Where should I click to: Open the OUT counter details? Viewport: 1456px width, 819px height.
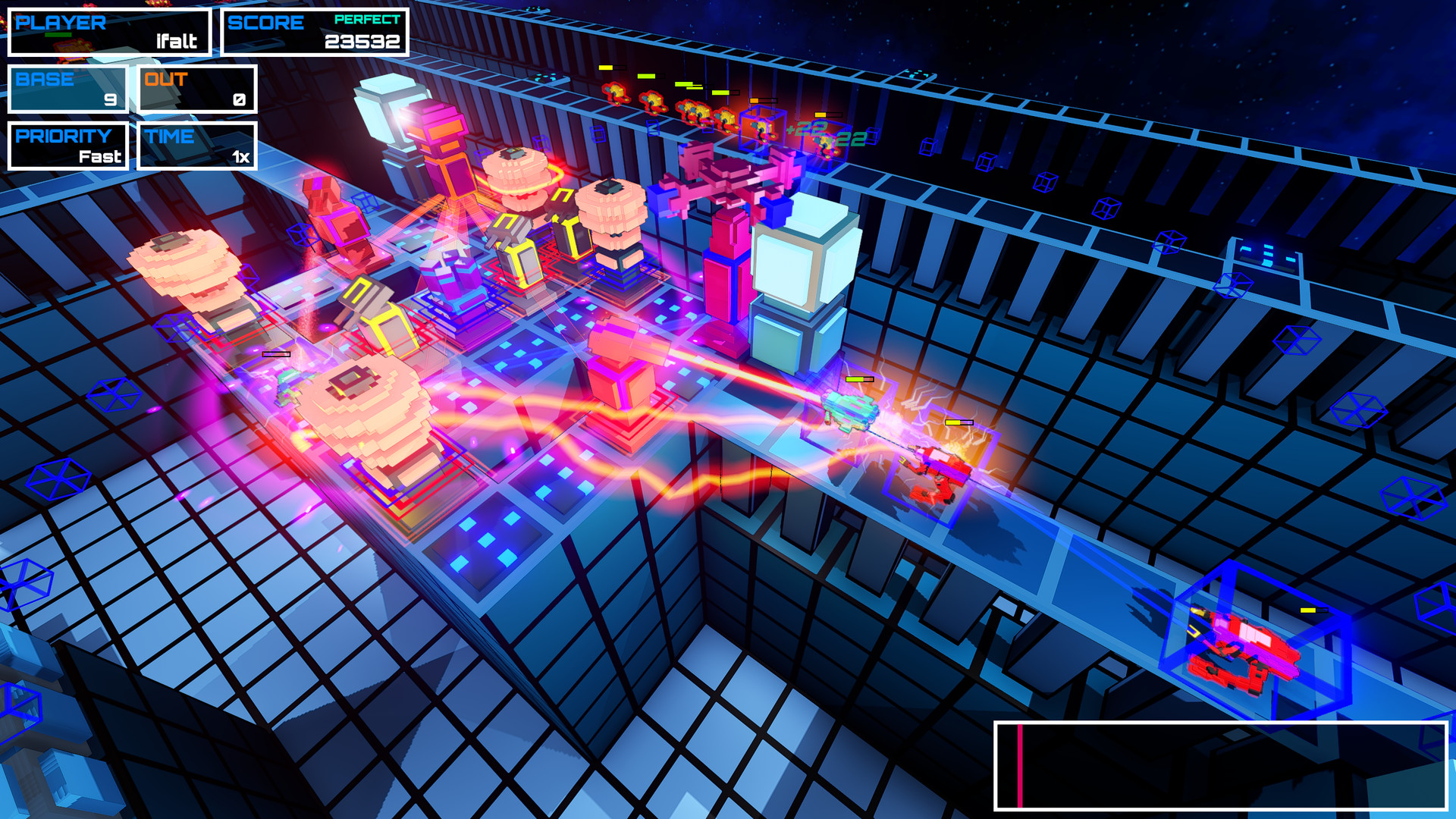[x=196, y=87]
